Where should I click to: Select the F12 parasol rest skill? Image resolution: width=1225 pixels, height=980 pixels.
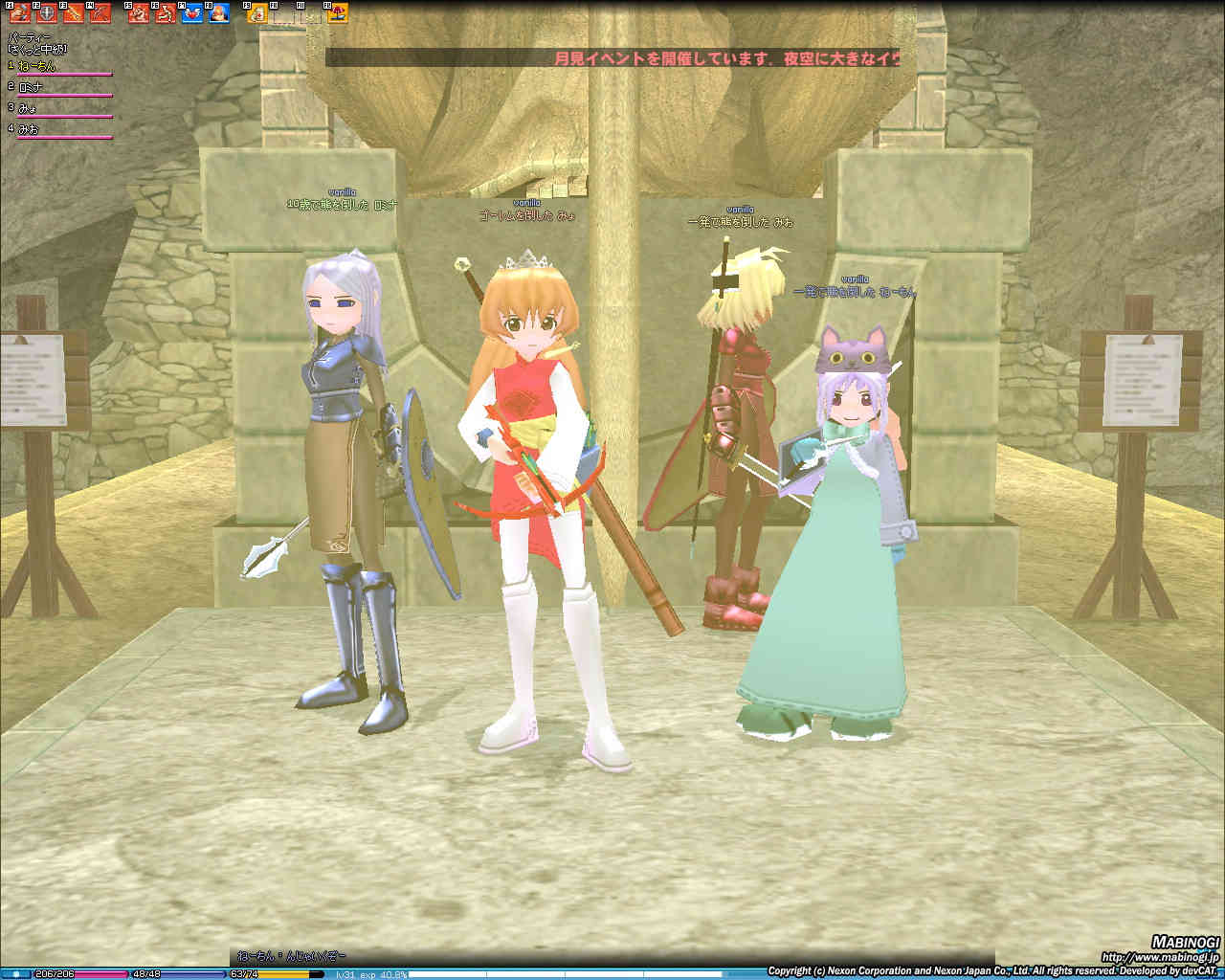click(x=338, y=13)
